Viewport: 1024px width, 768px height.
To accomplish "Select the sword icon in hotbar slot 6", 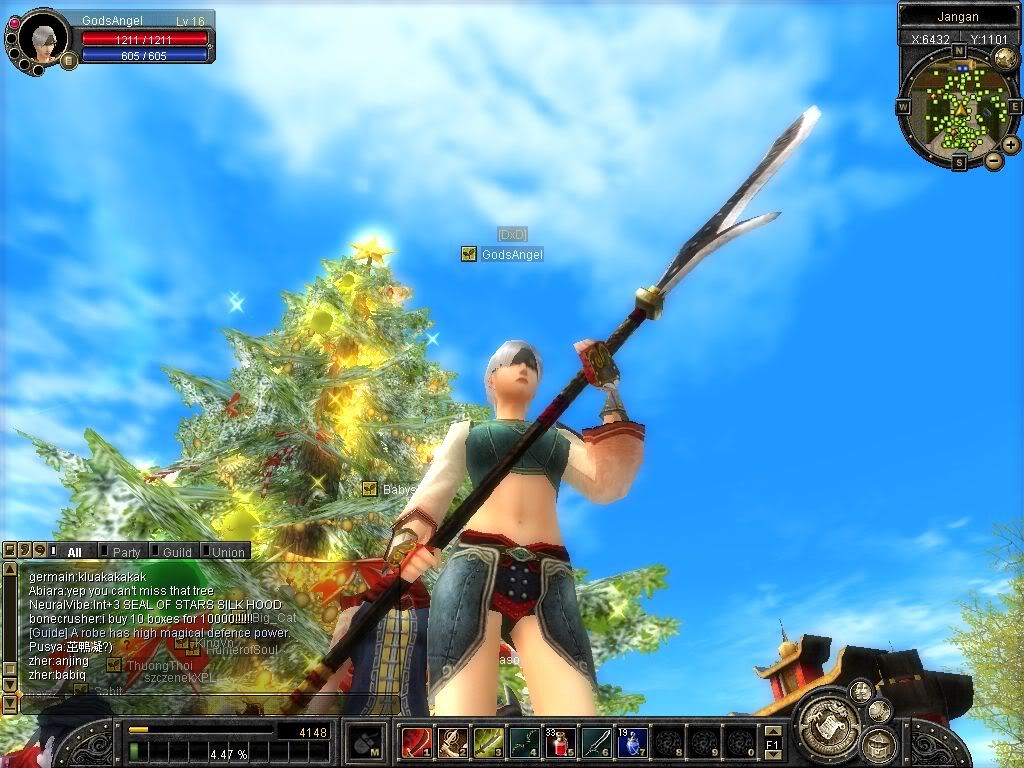I will 596,742.
